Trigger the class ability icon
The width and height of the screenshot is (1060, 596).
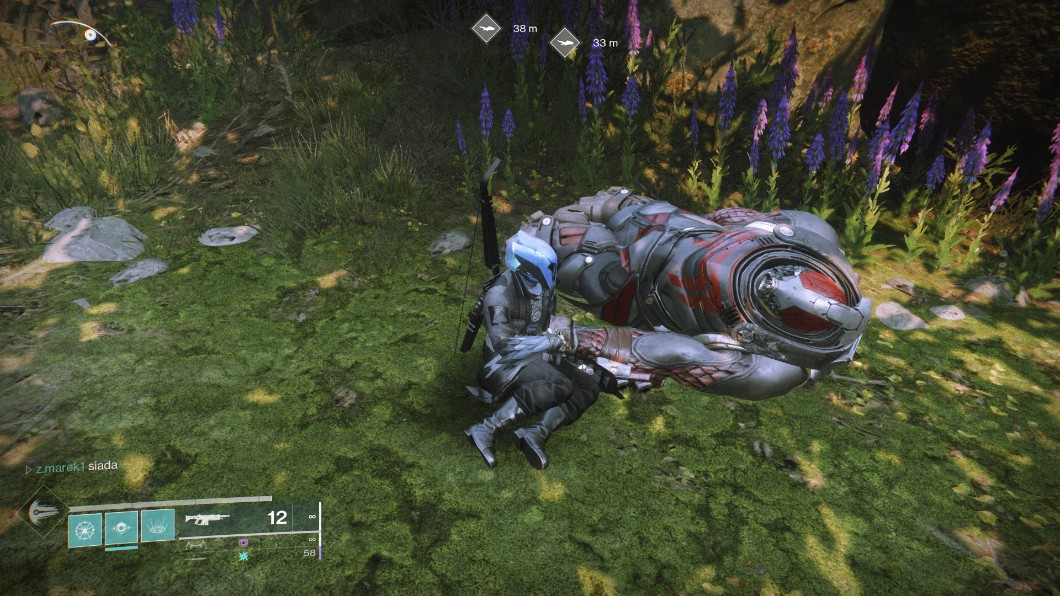pyautogui.click(x=158, y=526)
